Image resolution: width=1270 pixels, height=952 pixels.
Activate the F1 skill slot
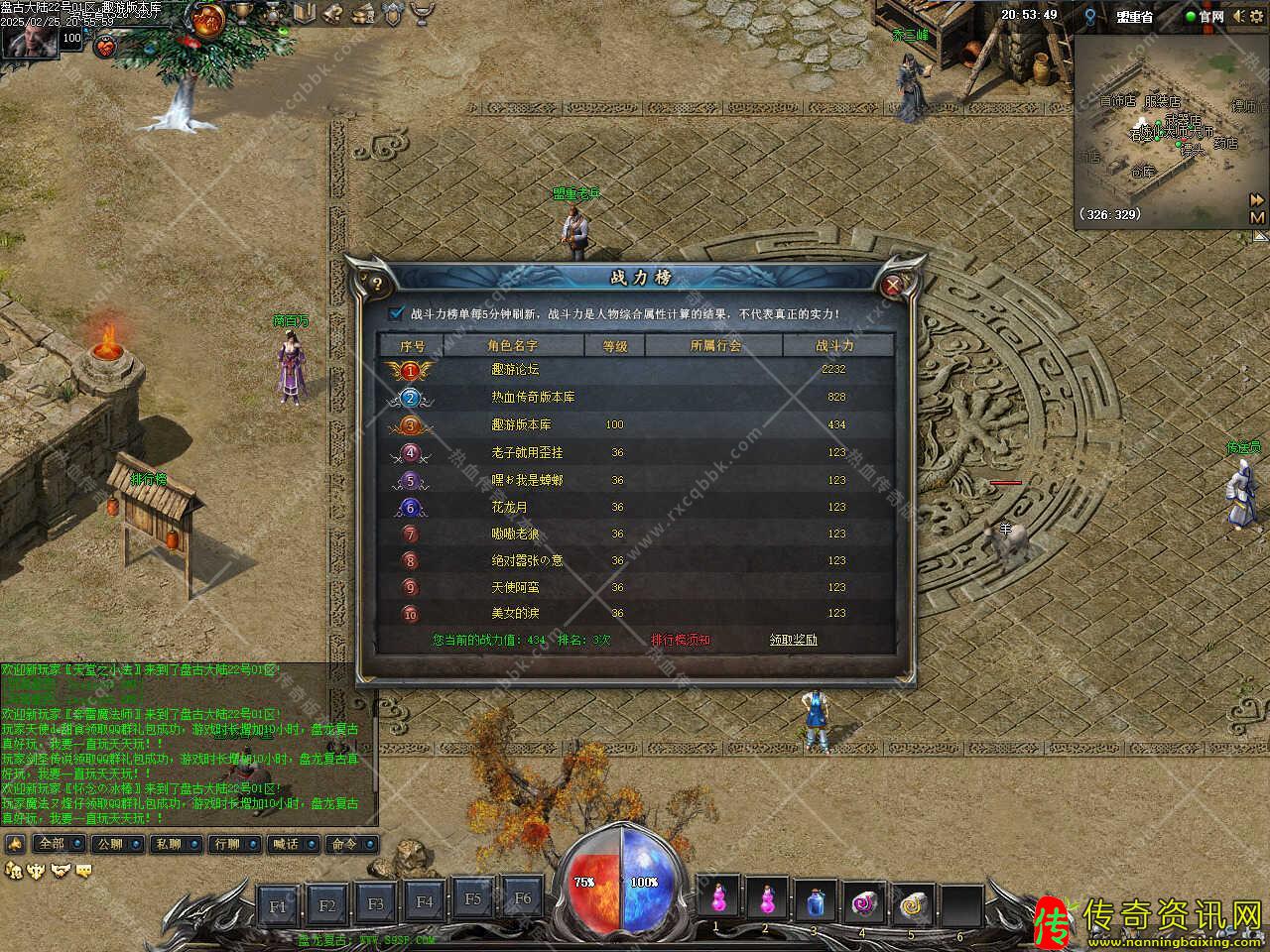279,904
